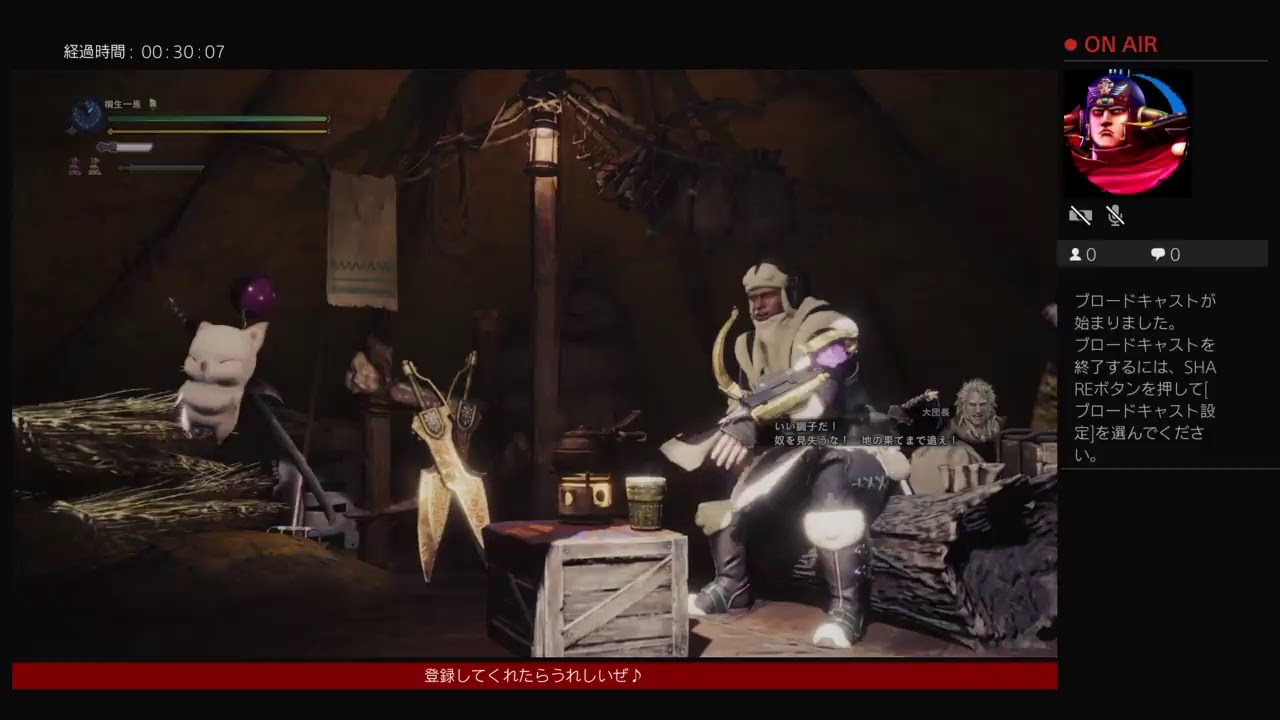This screenshot has width=1280, height=720.
Task: Select the second item pouch icon
Action: (94, 167)
